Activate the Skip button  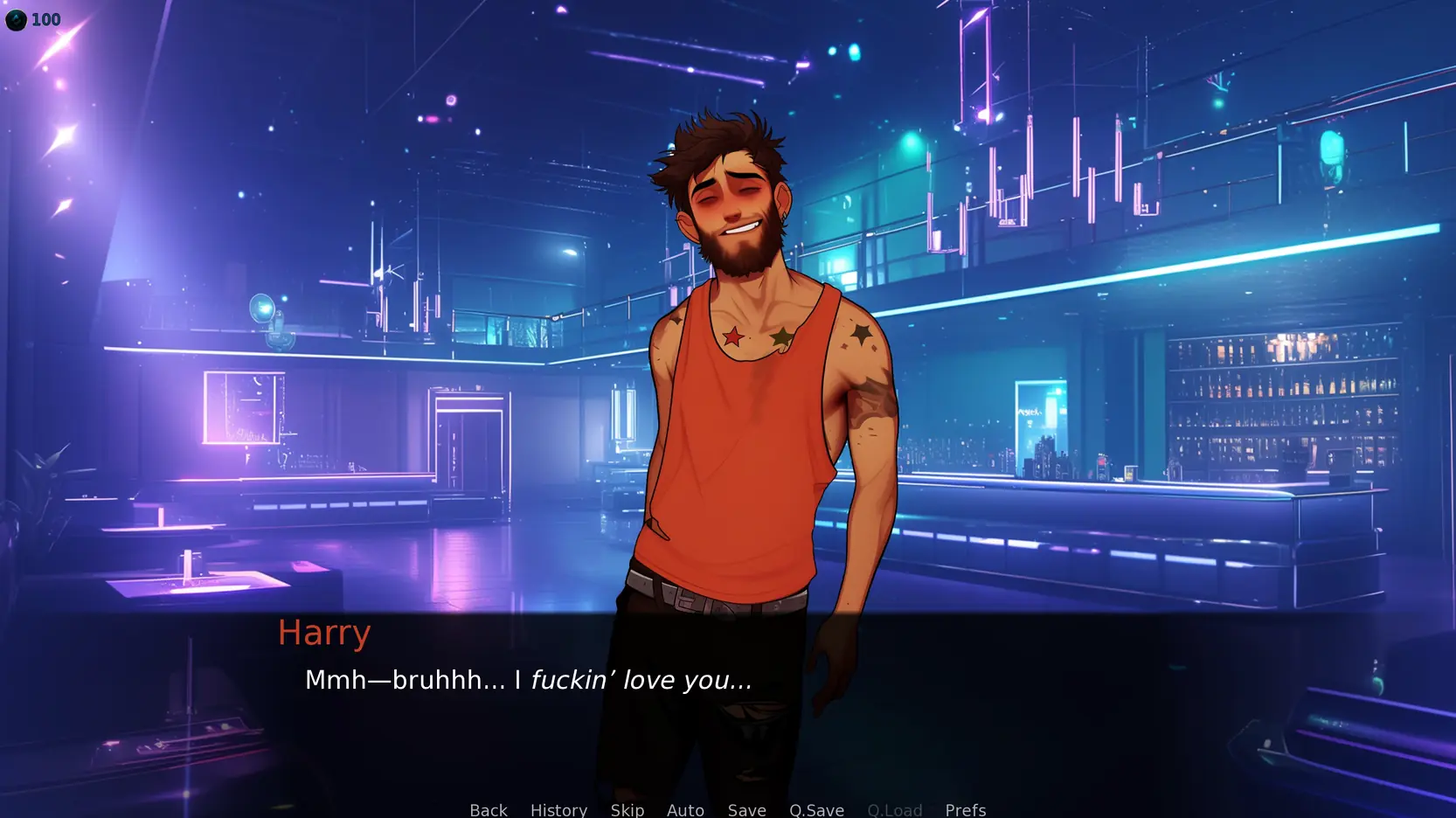627,809
